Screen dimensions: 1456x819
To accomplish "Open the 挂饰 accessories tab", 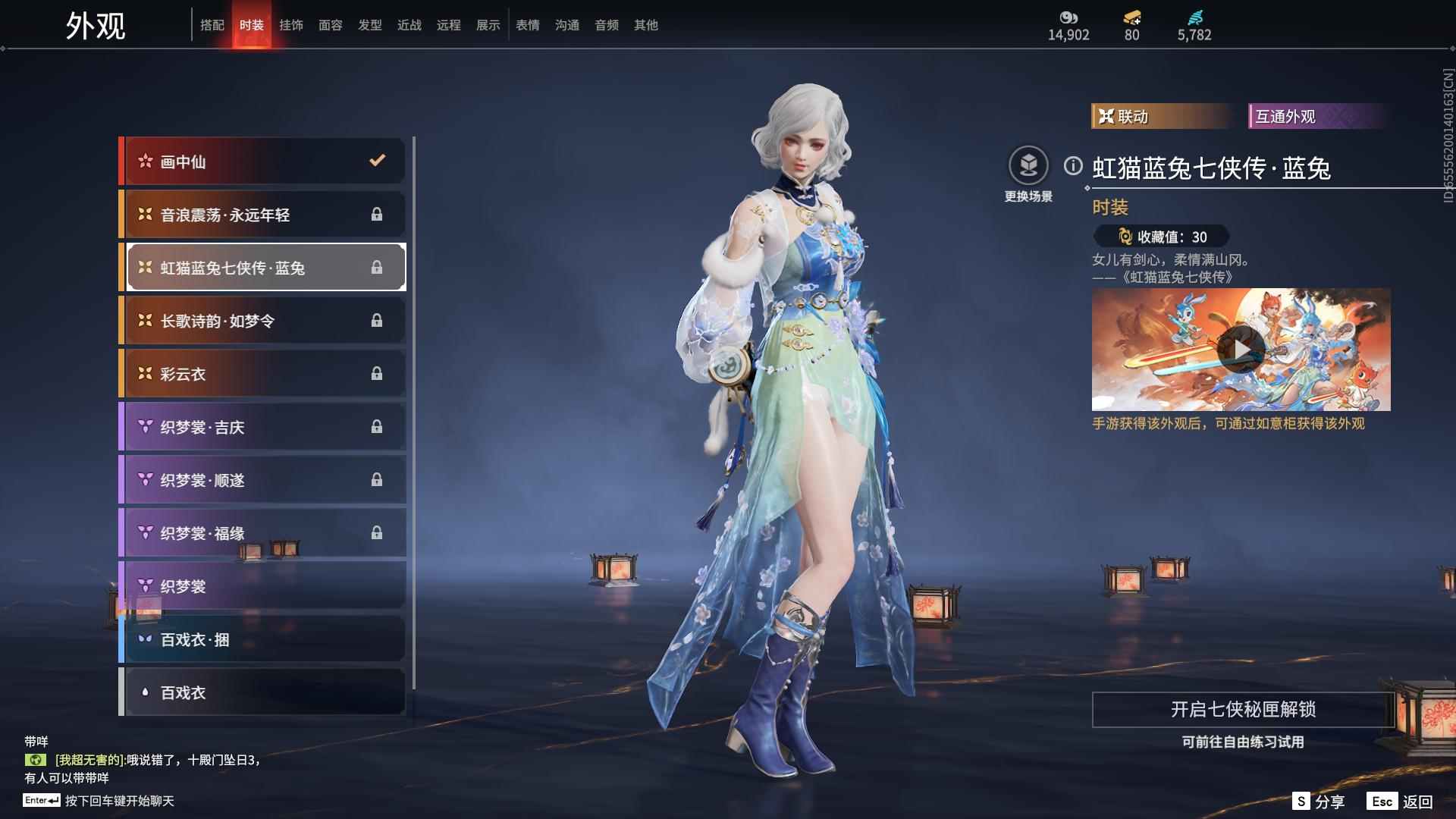I will [291, 25].
